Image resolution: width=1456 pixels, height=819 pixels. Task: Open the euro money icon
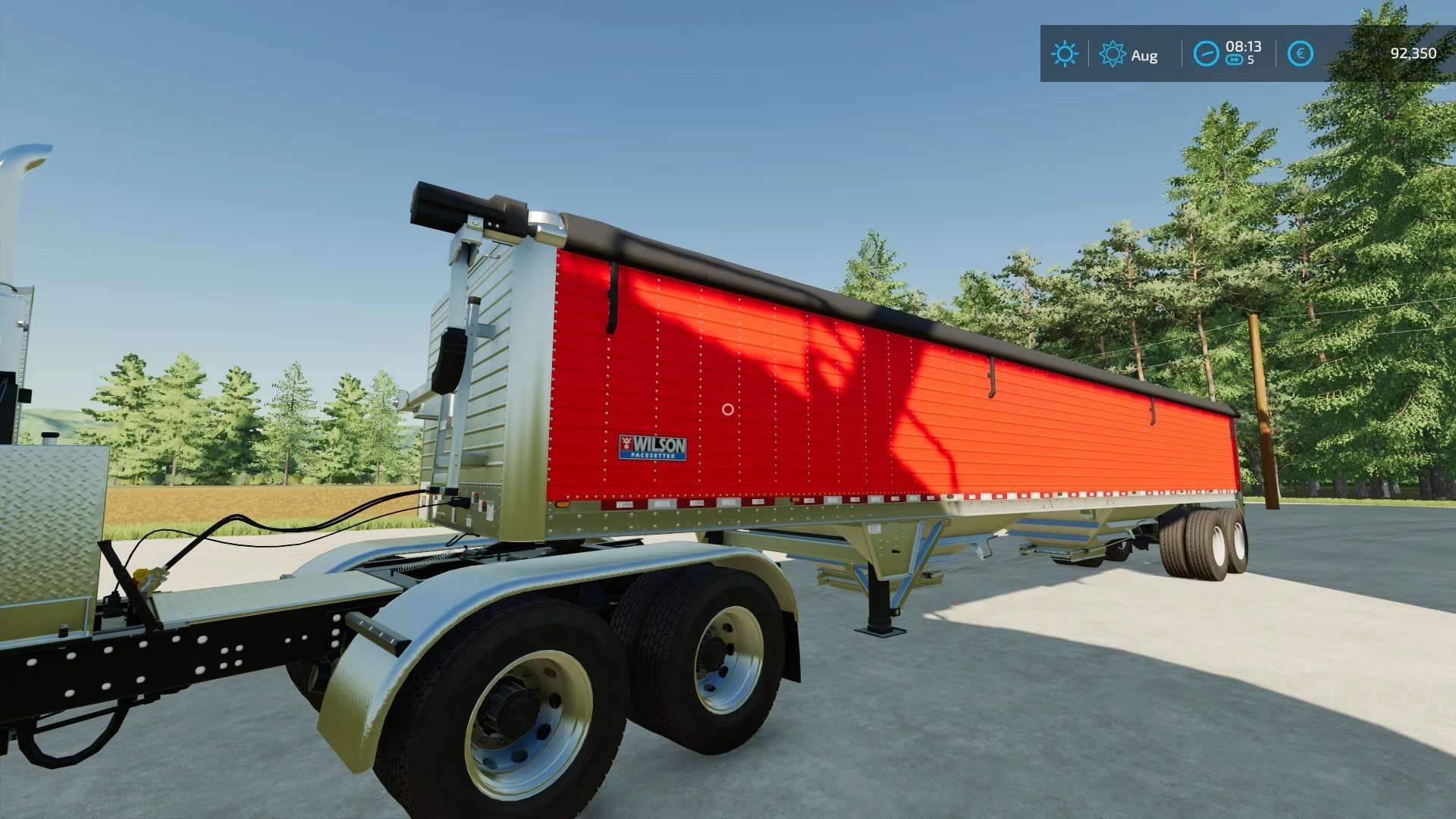tap(1300, 54)
